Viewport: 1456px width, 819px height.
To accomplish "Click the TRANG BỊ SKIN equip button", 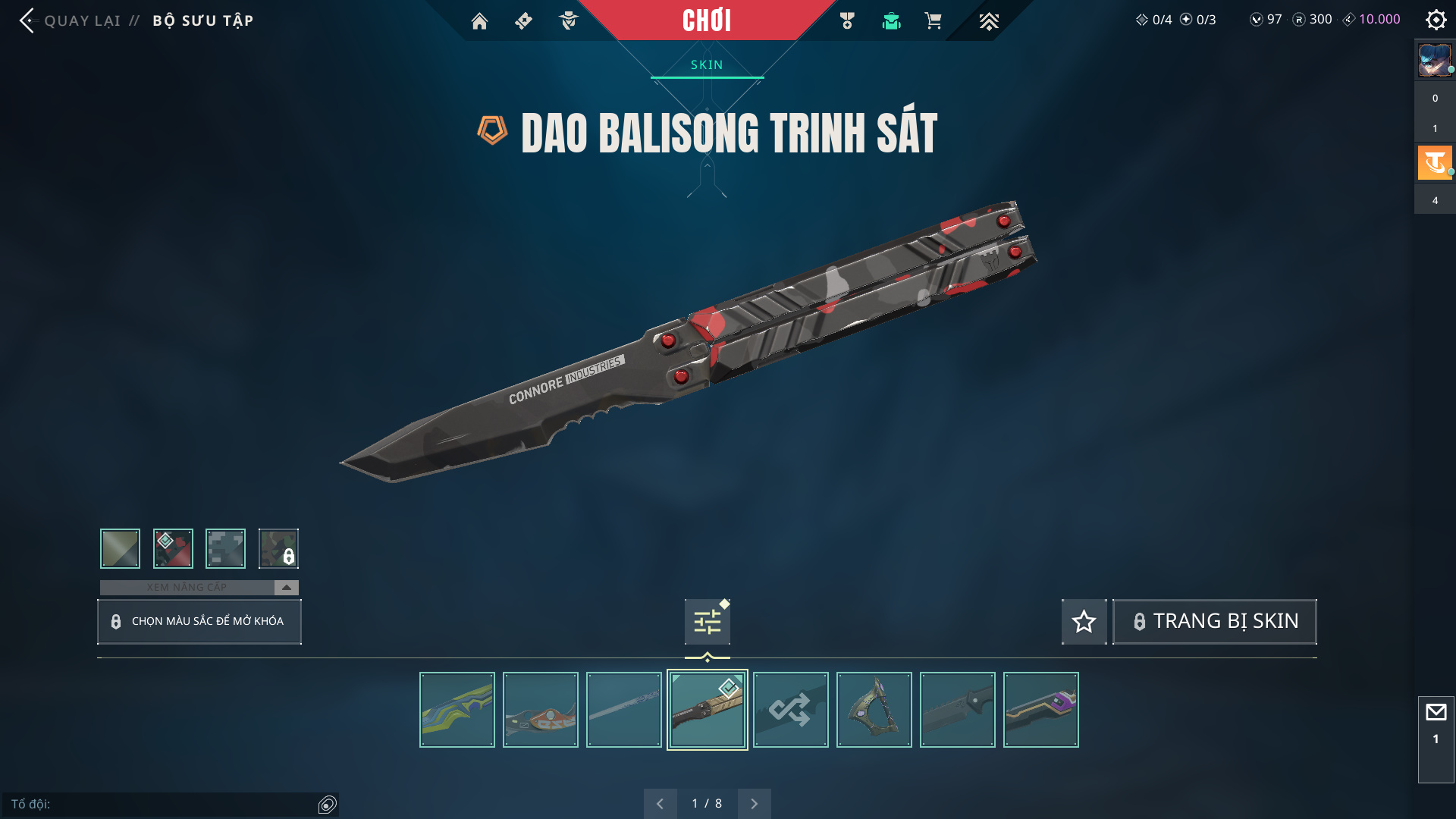I will (x=1215, y=622).
